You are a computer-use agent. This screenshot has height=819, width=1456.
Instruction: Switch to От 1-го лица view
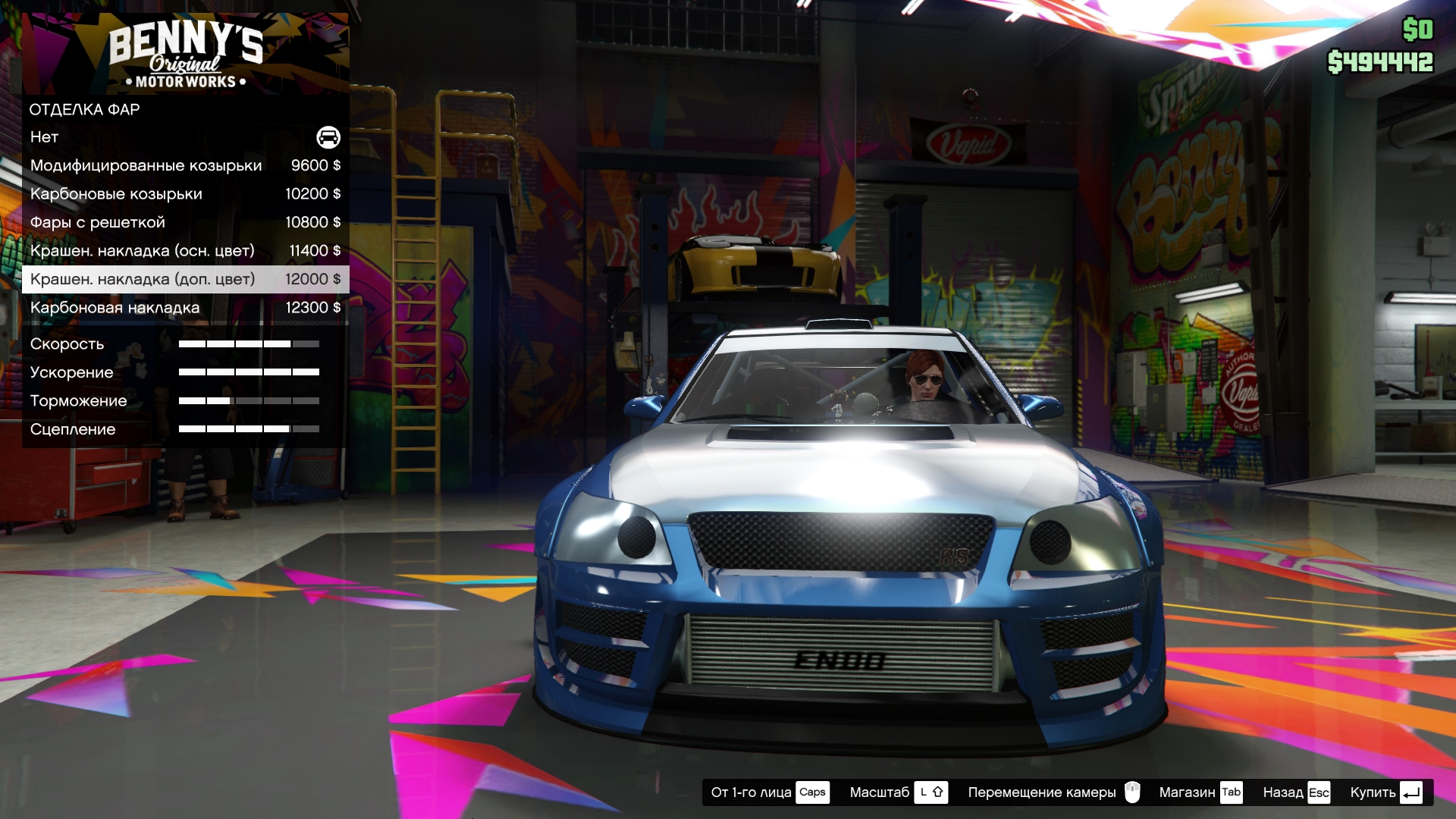tap(769, 792)
